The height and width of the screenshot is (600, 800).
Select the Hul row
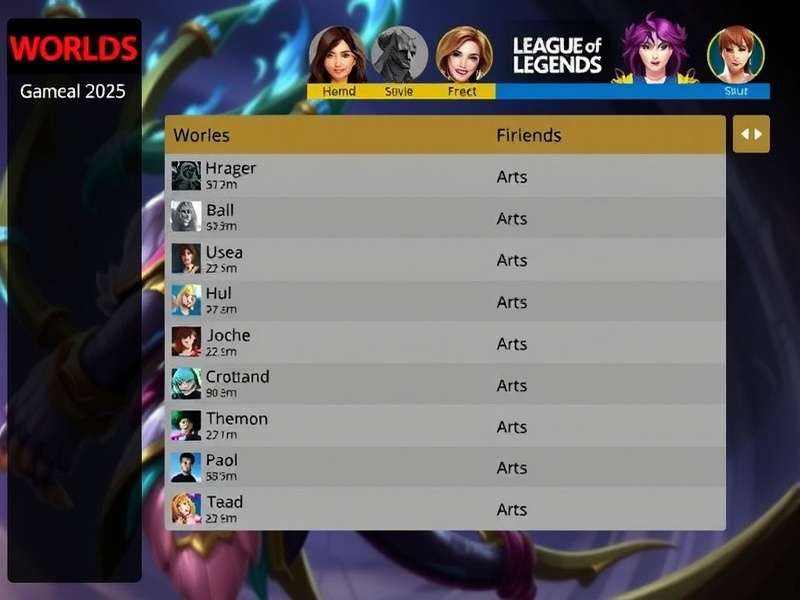(445, 301)
